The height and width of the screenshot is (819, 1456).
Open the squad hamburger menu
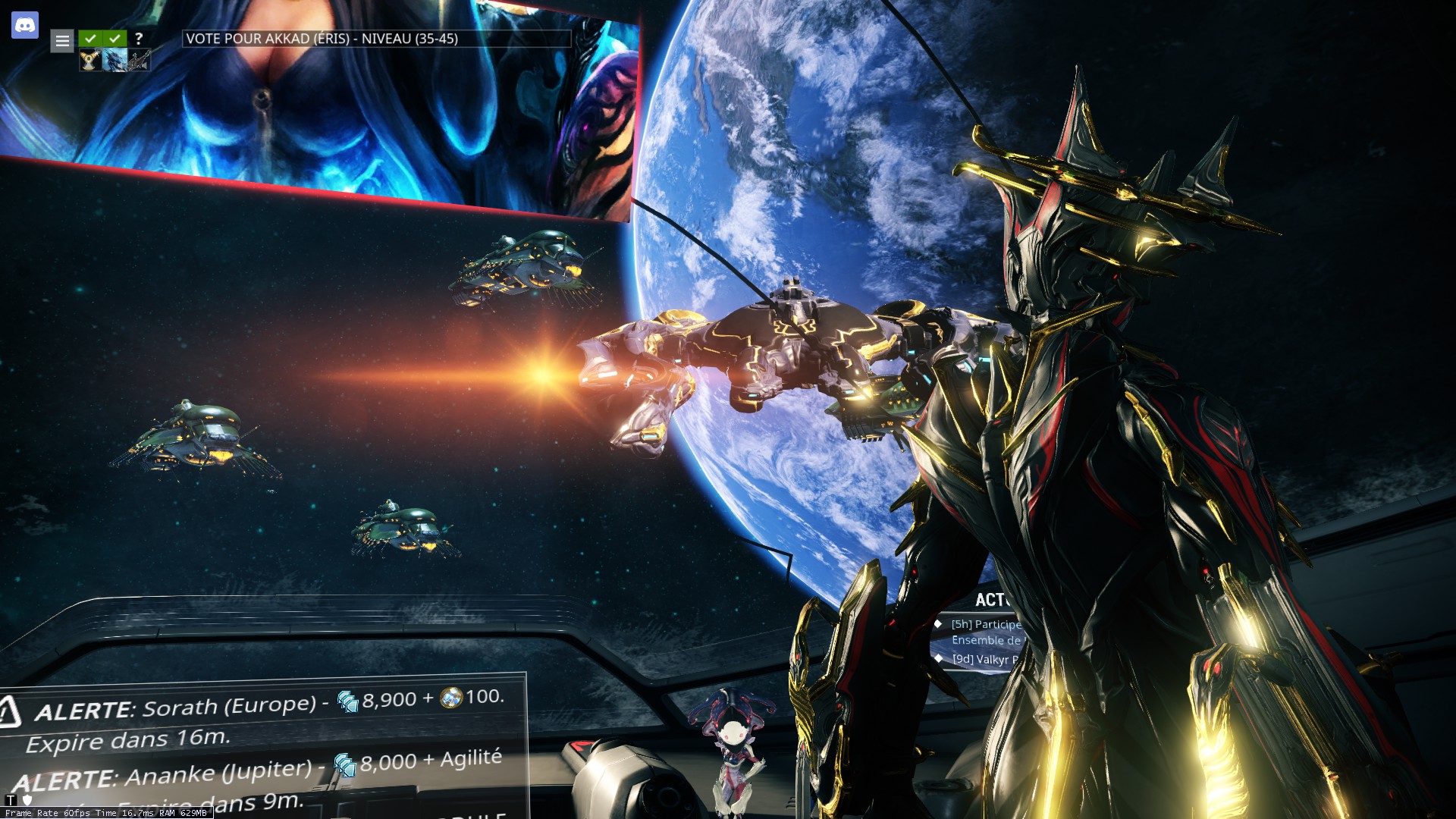62,41
